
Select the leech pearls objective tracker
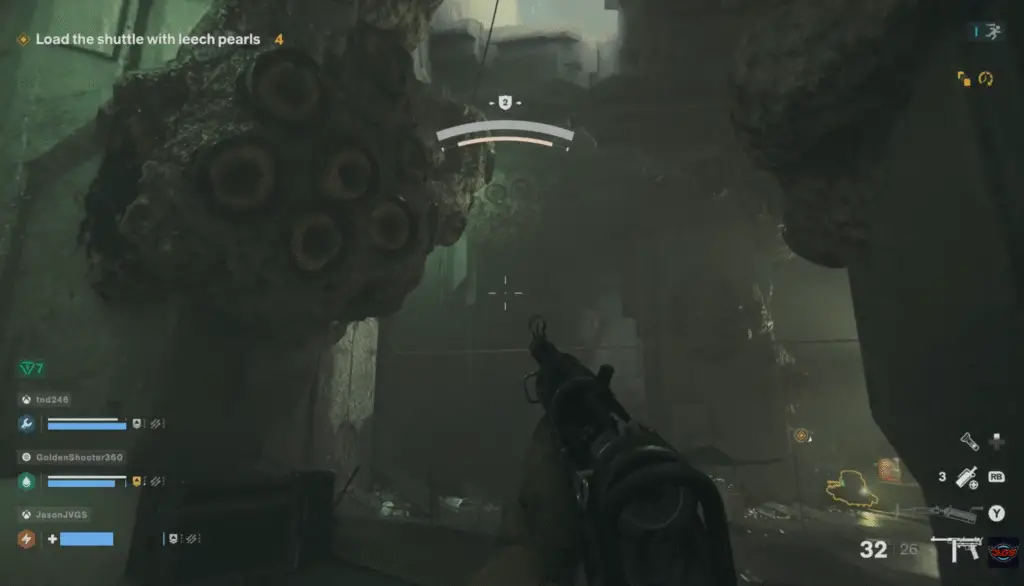(x=147, y=40)
